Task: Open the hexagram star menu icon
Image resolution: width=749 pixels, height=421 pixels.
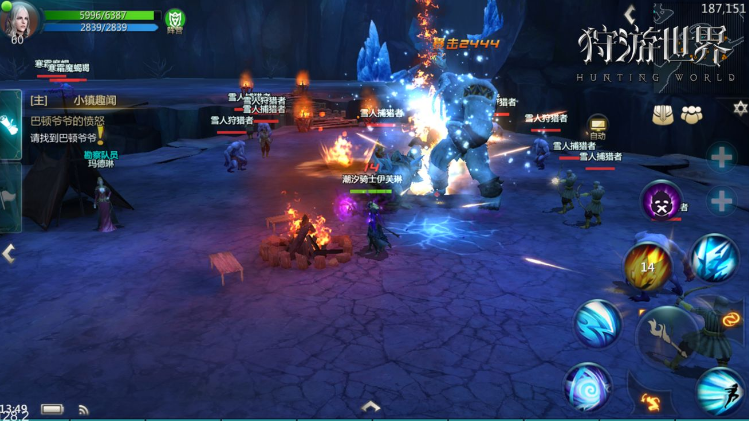Action: 740,108
